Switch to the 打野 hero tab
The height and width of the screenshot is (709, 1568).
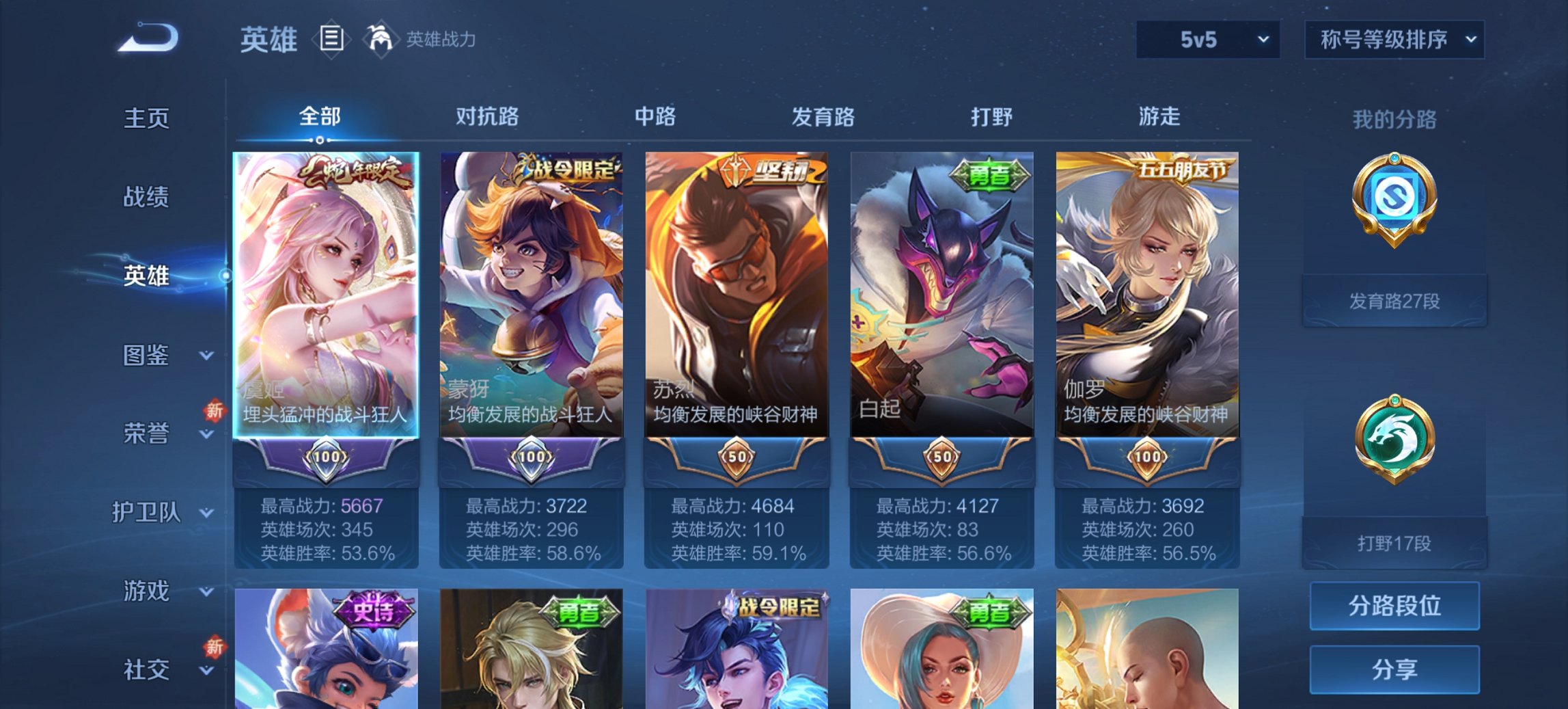[991, 118]
